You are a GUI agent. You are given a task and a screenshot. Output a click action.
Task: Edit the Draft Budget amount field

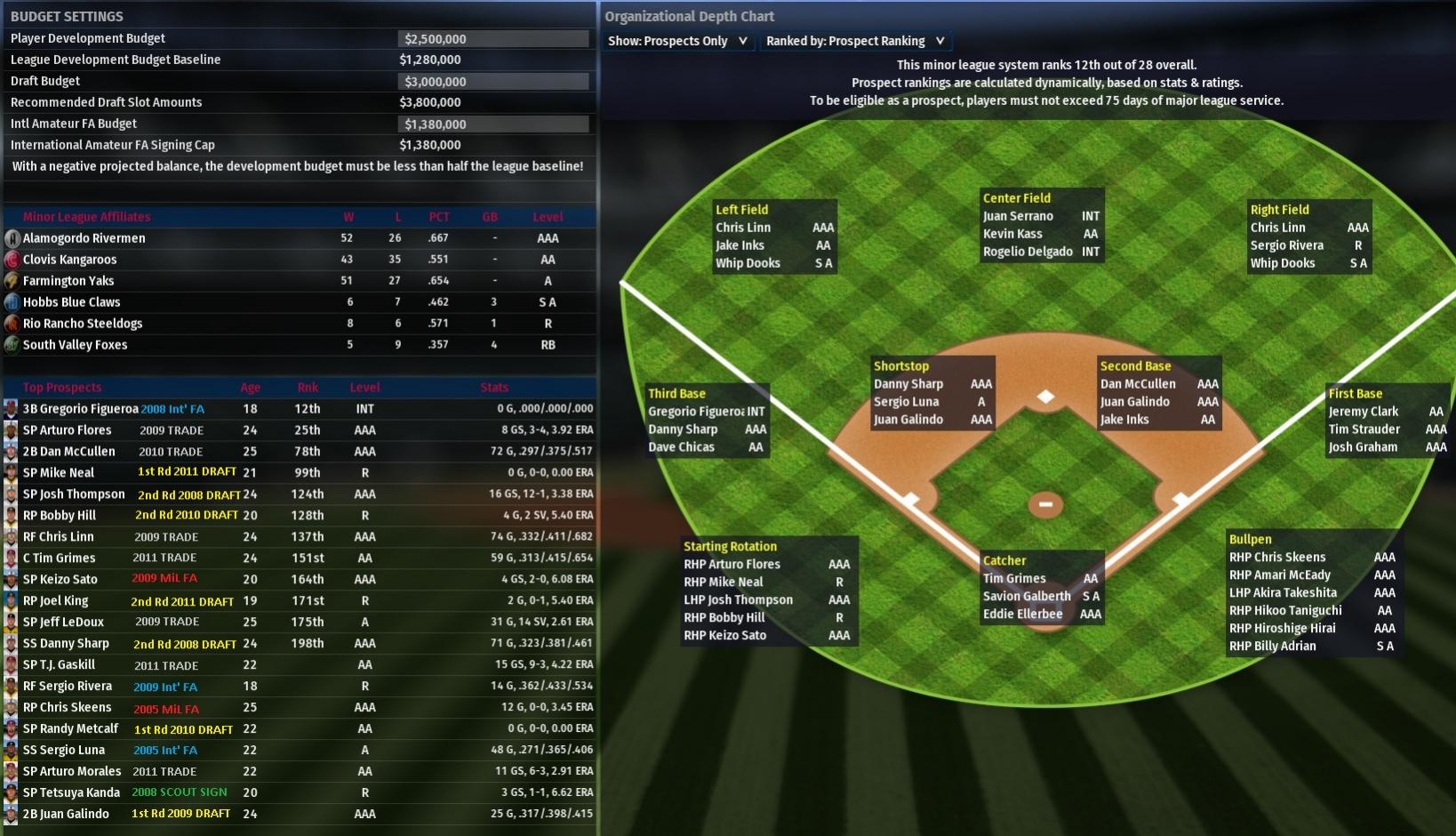[492, 82]
